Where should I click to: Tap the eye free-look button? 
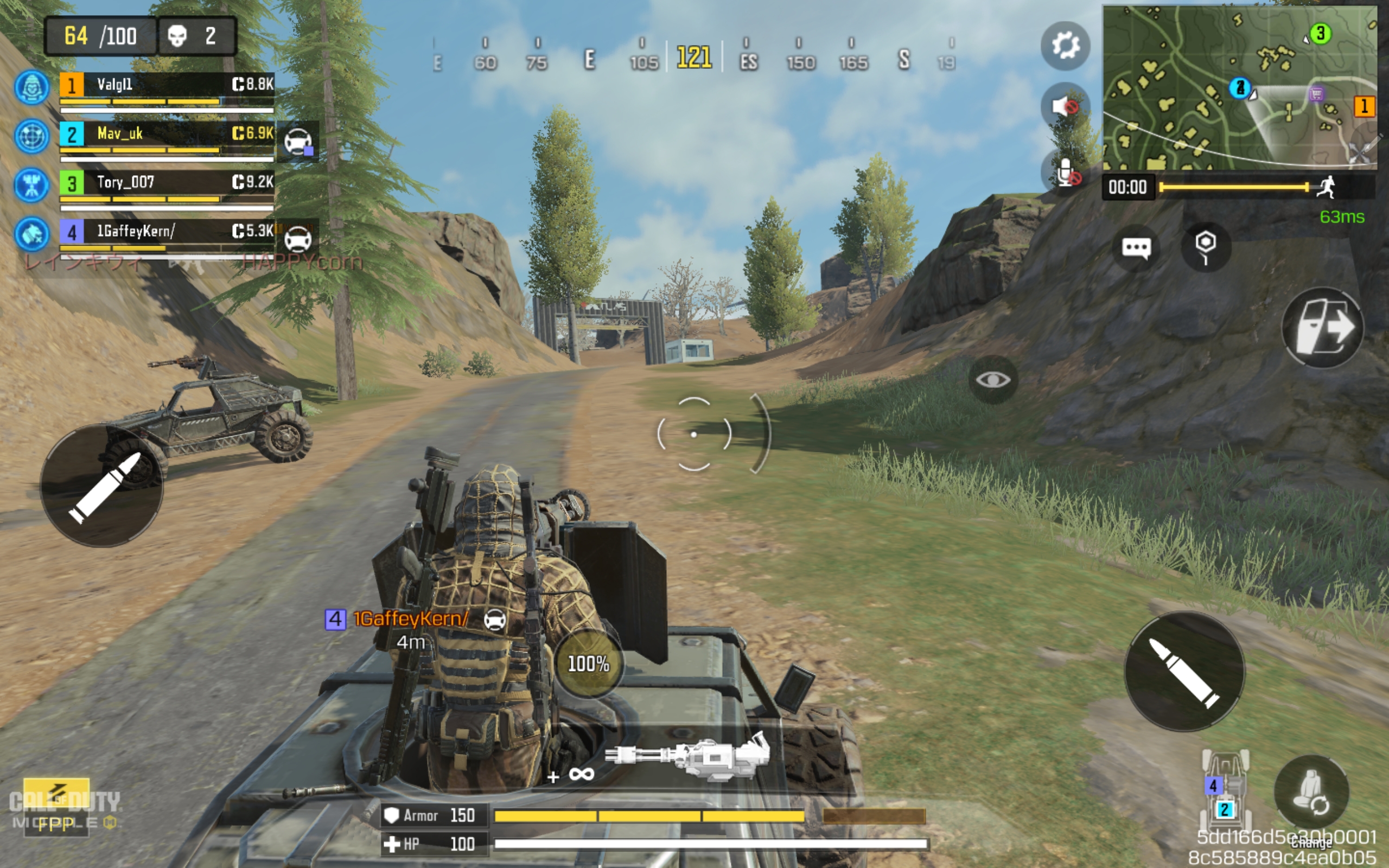(993, 379)
